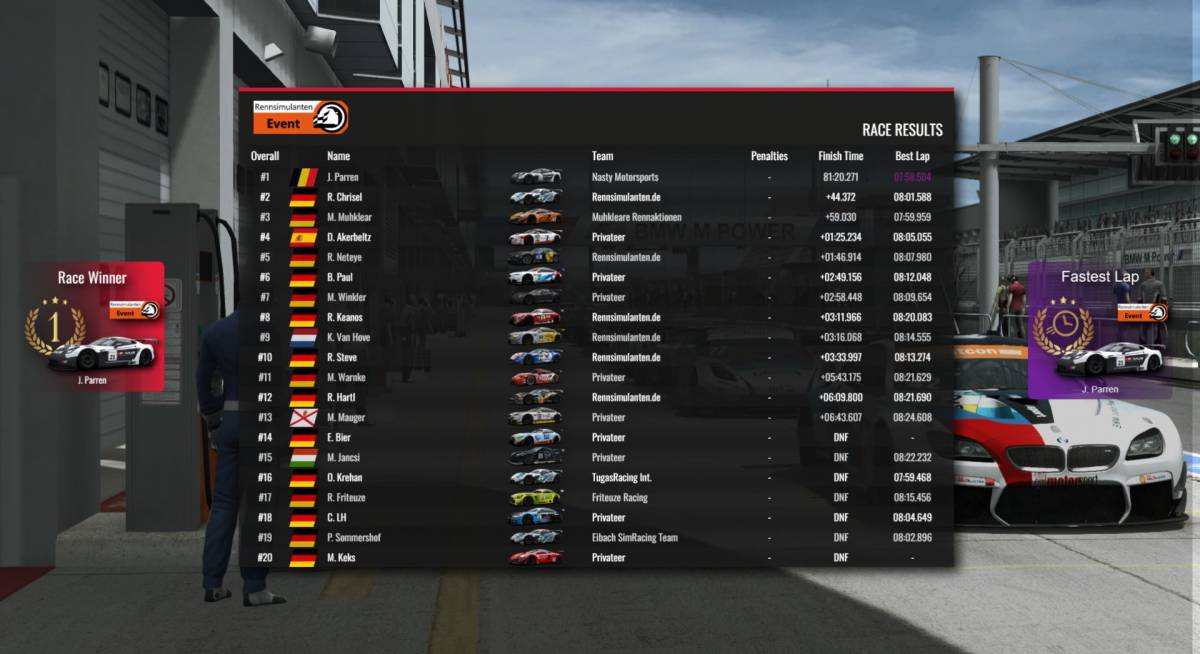Select O. Krehan's DNF result row
The height and width of the screenshot is (654, 1200).
(595, 477)
